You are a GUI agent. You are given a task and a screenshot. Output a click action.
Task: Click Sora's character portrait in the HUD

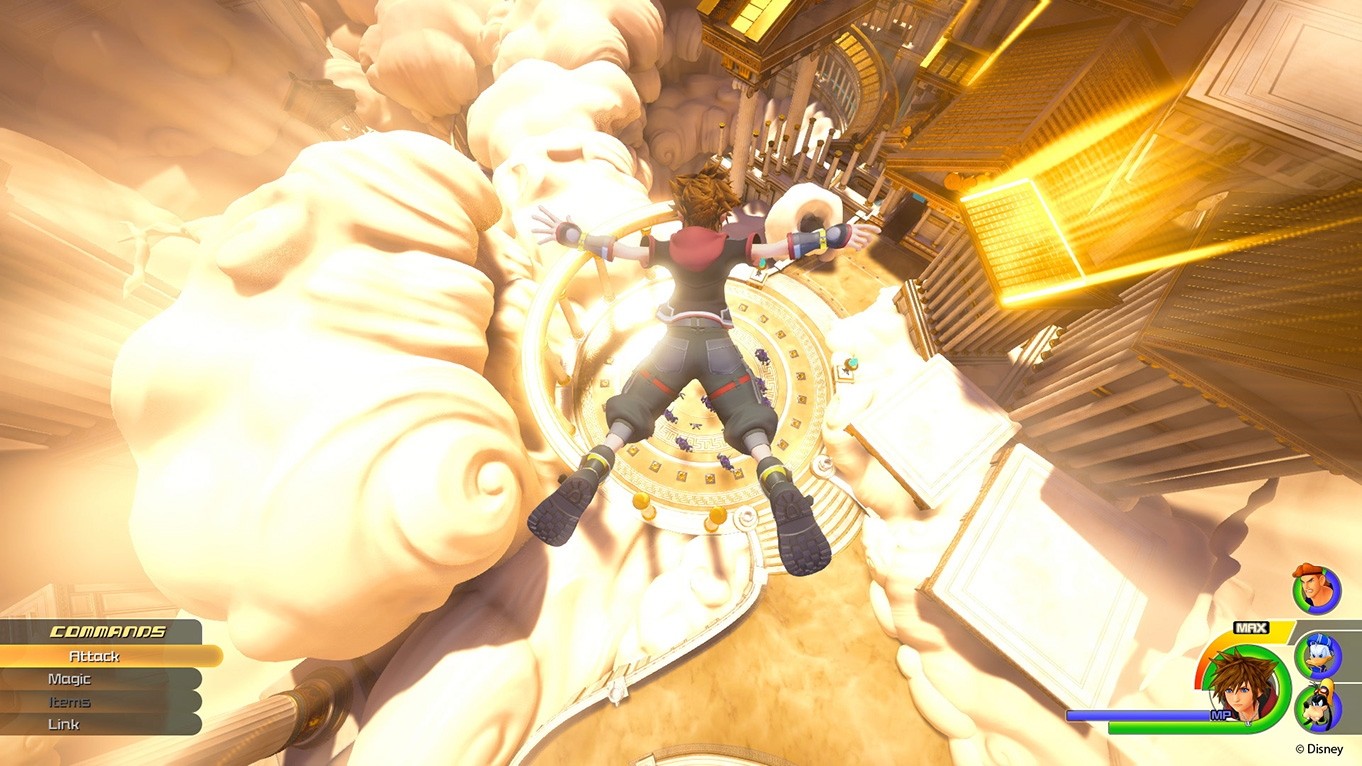coord(1239,690)
